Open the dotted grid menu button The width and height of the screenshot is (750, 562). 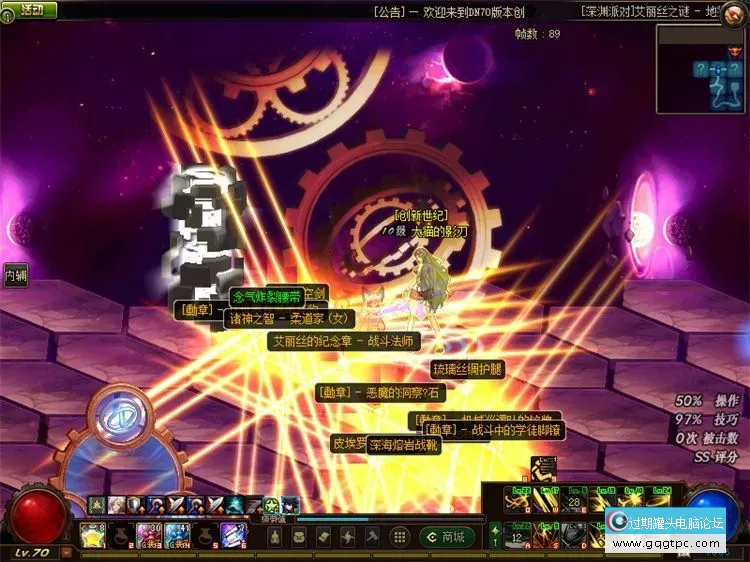400,538
